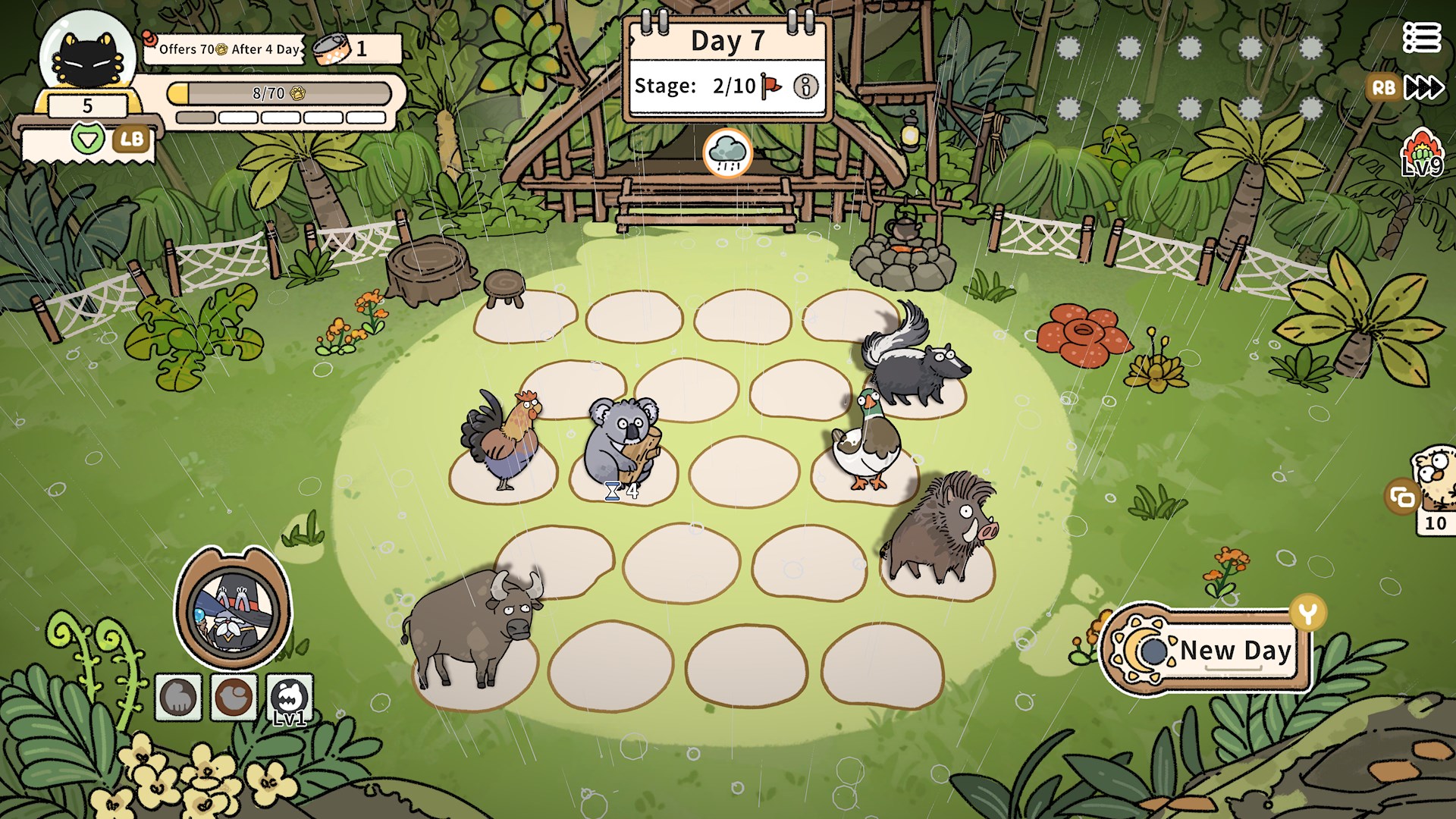
Task: Show stage info with the i icon
Action: coord(805,86)
